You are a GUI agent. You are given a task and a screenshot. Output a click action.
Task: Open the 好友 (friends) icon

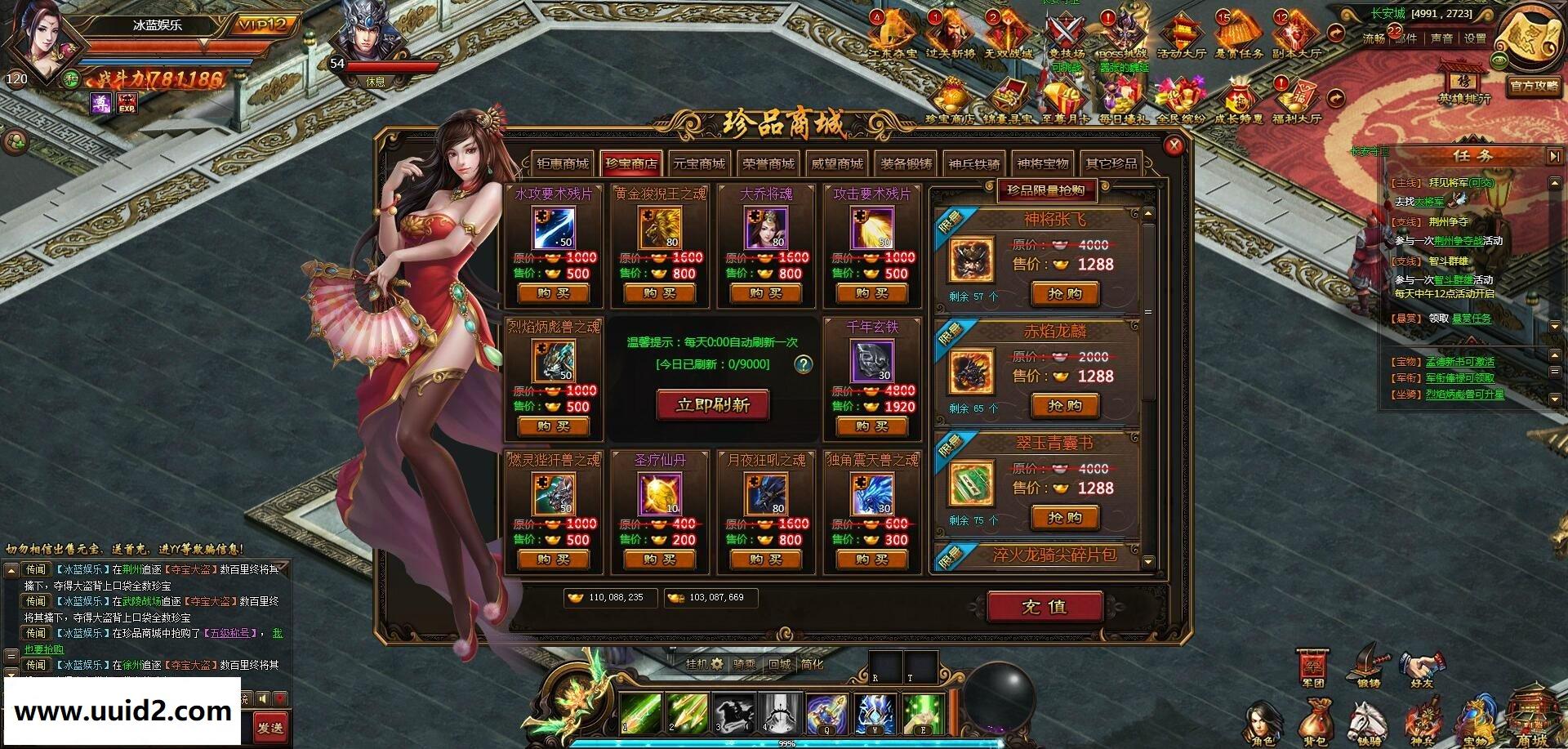1422,663
